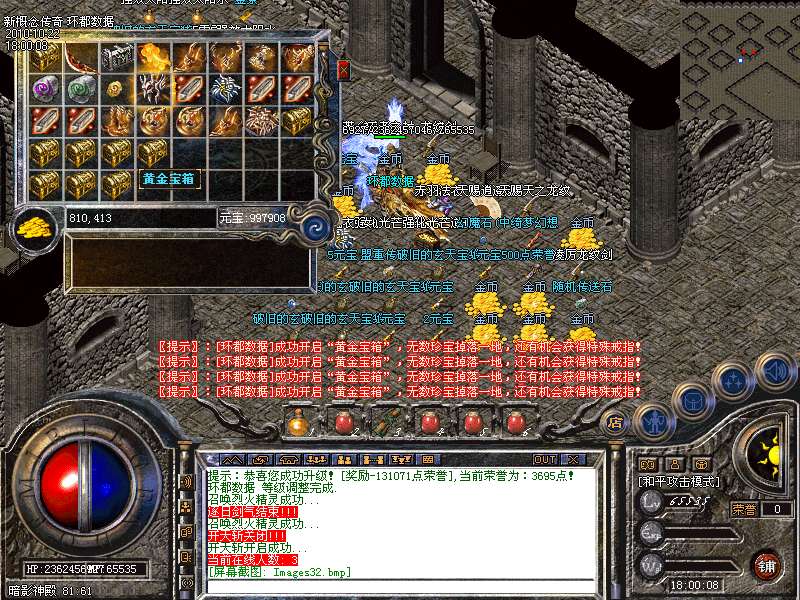The height and width of the screenshot is (600, 800).
Task: Select the silver chest in the bag
Action: [x=116, y=59]
